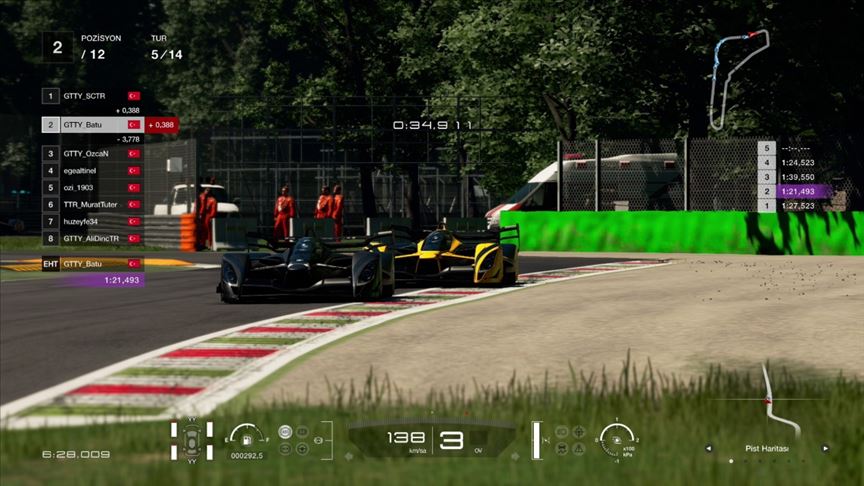Select the EHT fastest lap GTTY_Batu row
Viewport: 864px width, 486px height.
[x=92, y=264]
